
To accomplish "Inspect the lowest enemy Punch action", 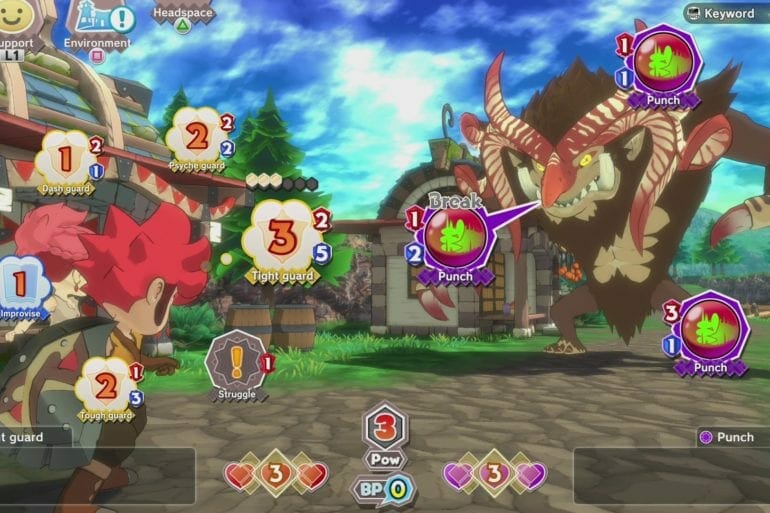I will click(x=709, y=331).
